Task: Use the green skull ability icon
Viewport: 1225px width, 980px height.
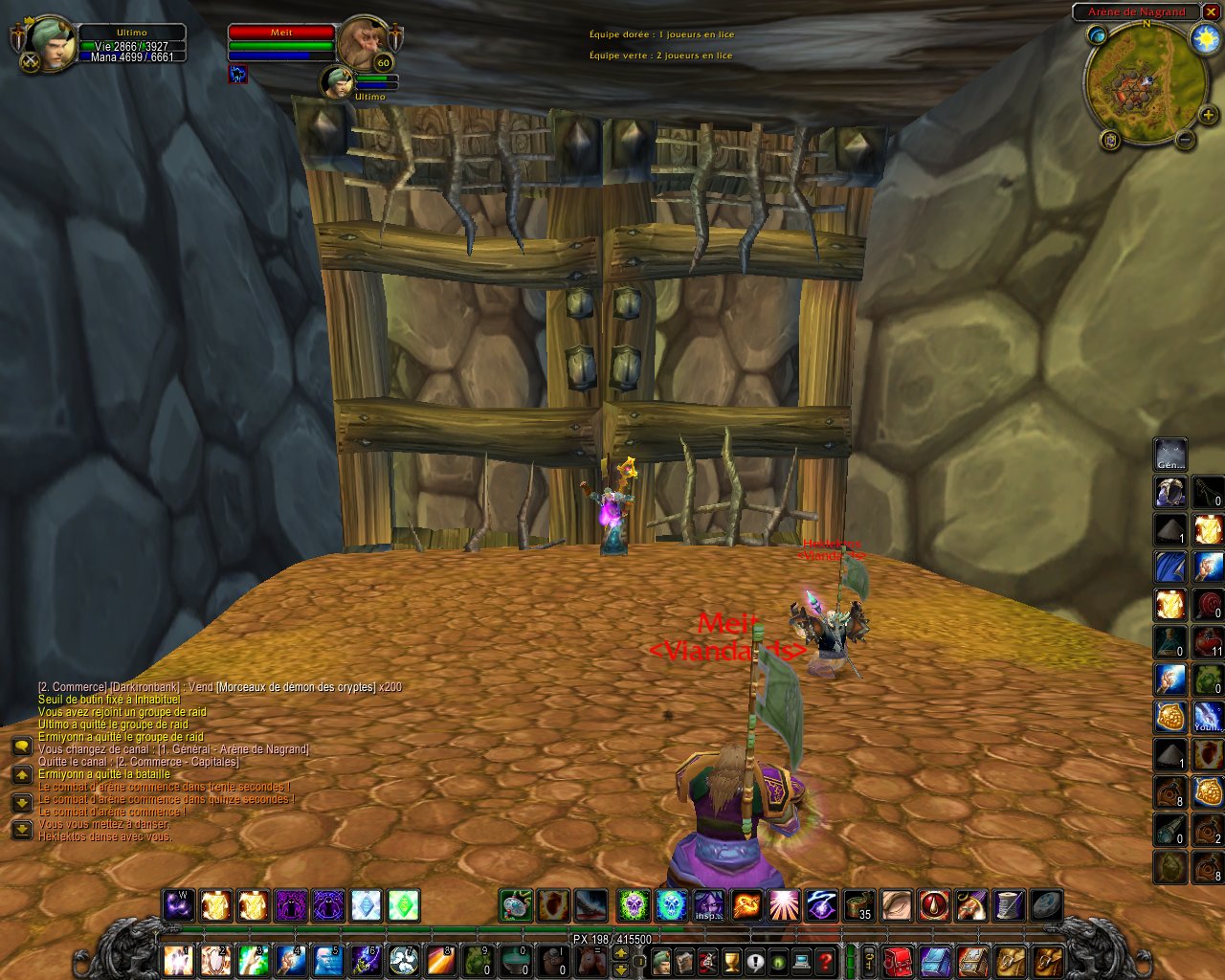Action: pyautogui.click(x=633, y=905)
